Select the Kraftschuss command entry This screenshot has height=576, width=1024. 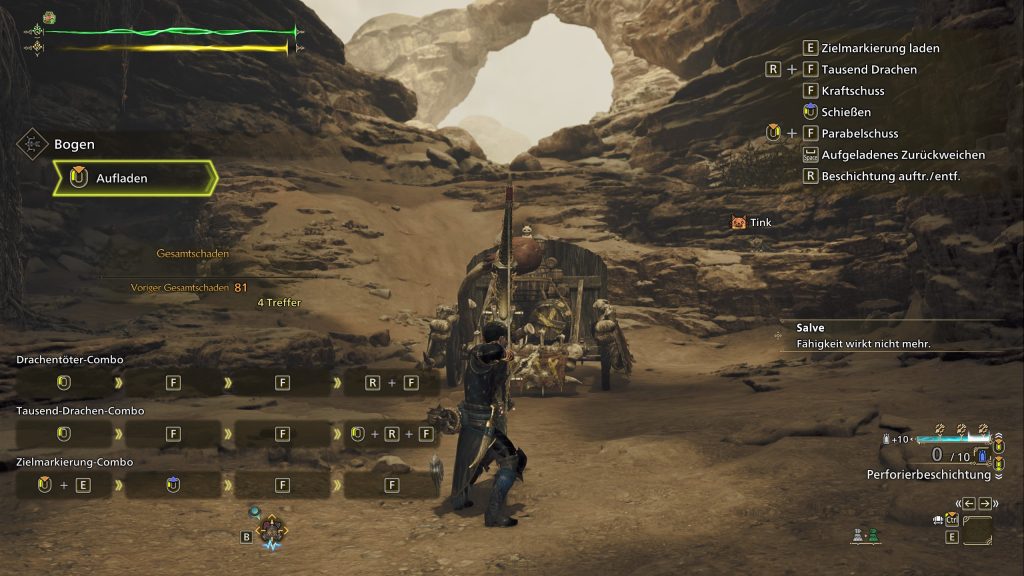tap(852, 91)
